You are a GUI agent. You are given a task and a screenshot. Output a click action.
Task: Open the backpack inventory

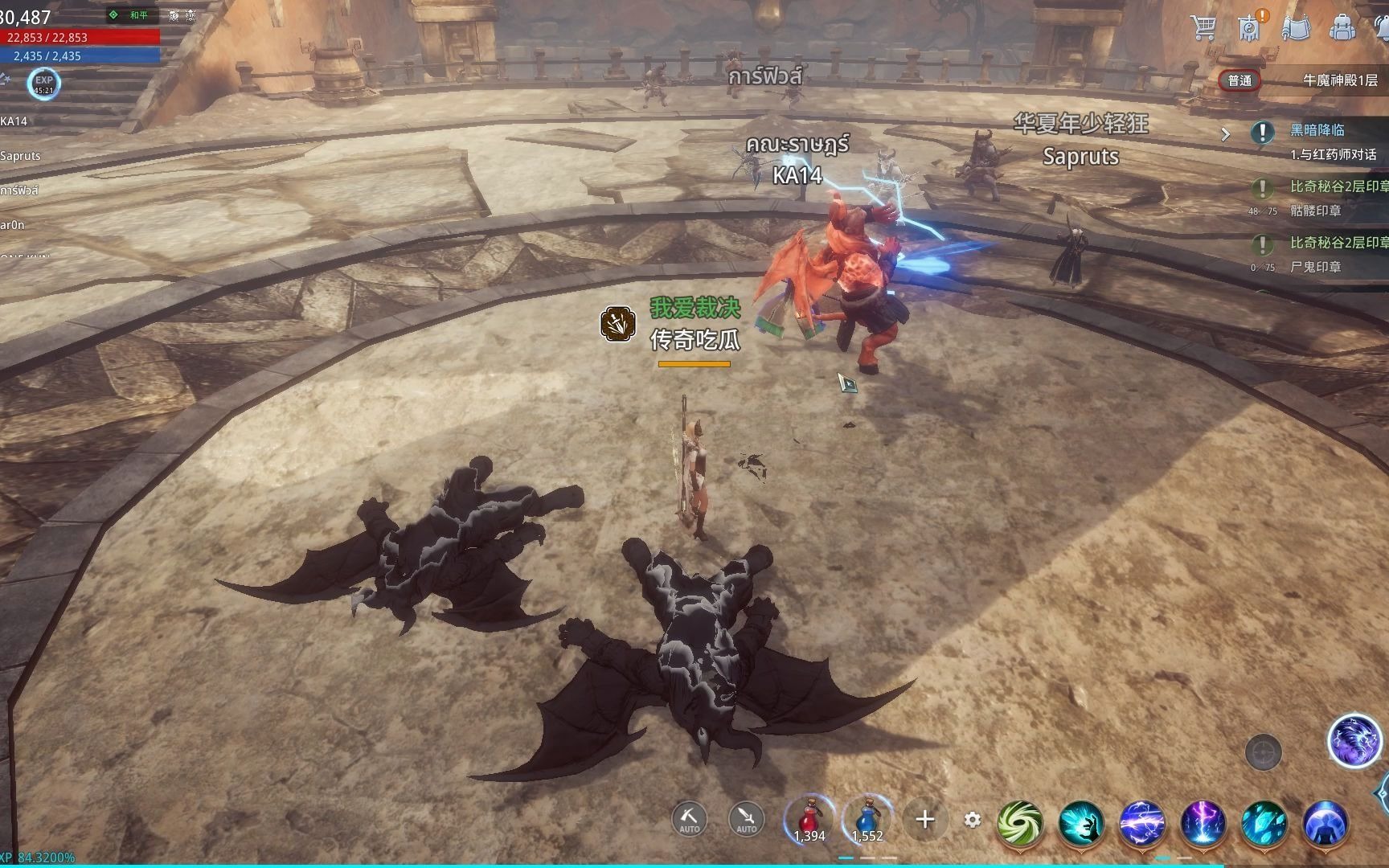click(x=1342, y=27)
